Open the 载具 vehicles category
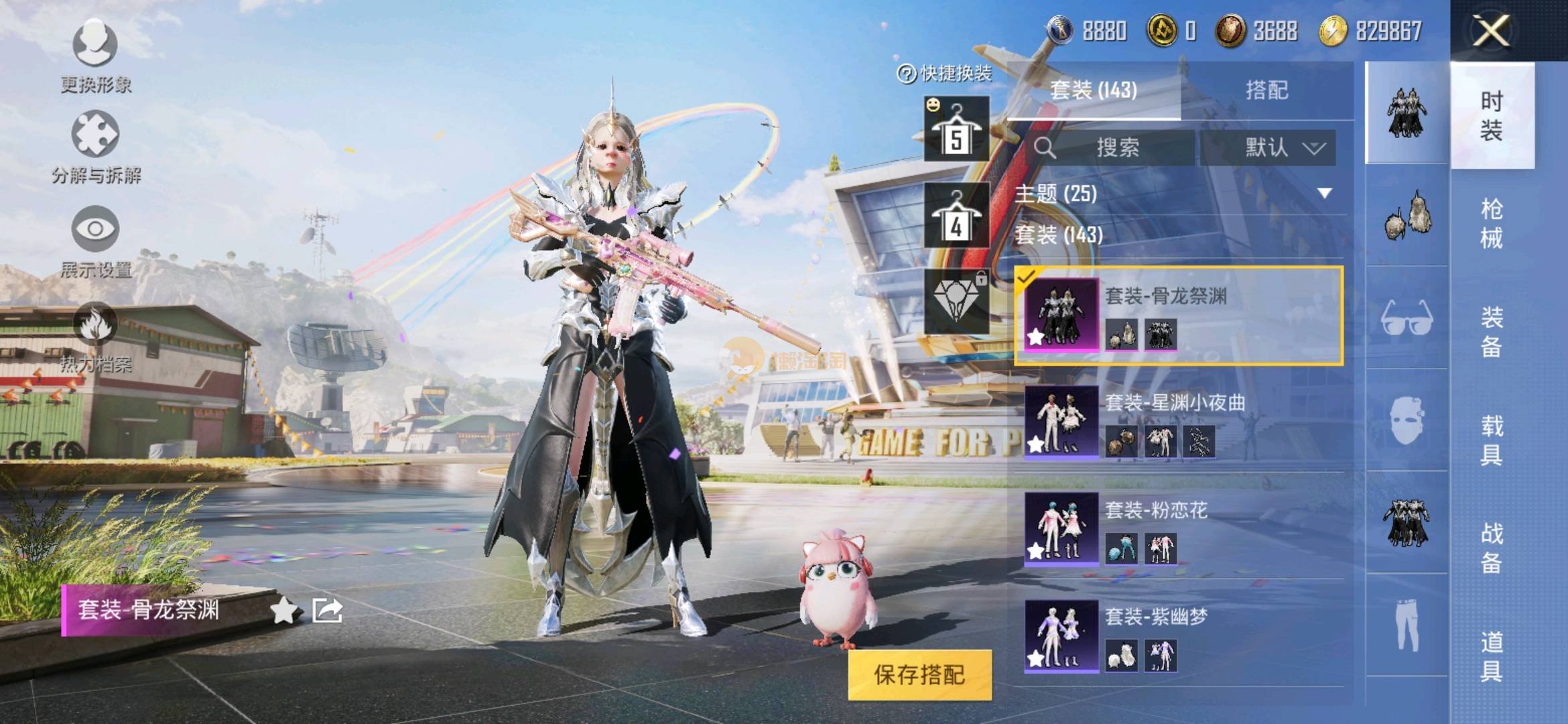Screen dimensions: 1568x724 tap(1492, 440)
